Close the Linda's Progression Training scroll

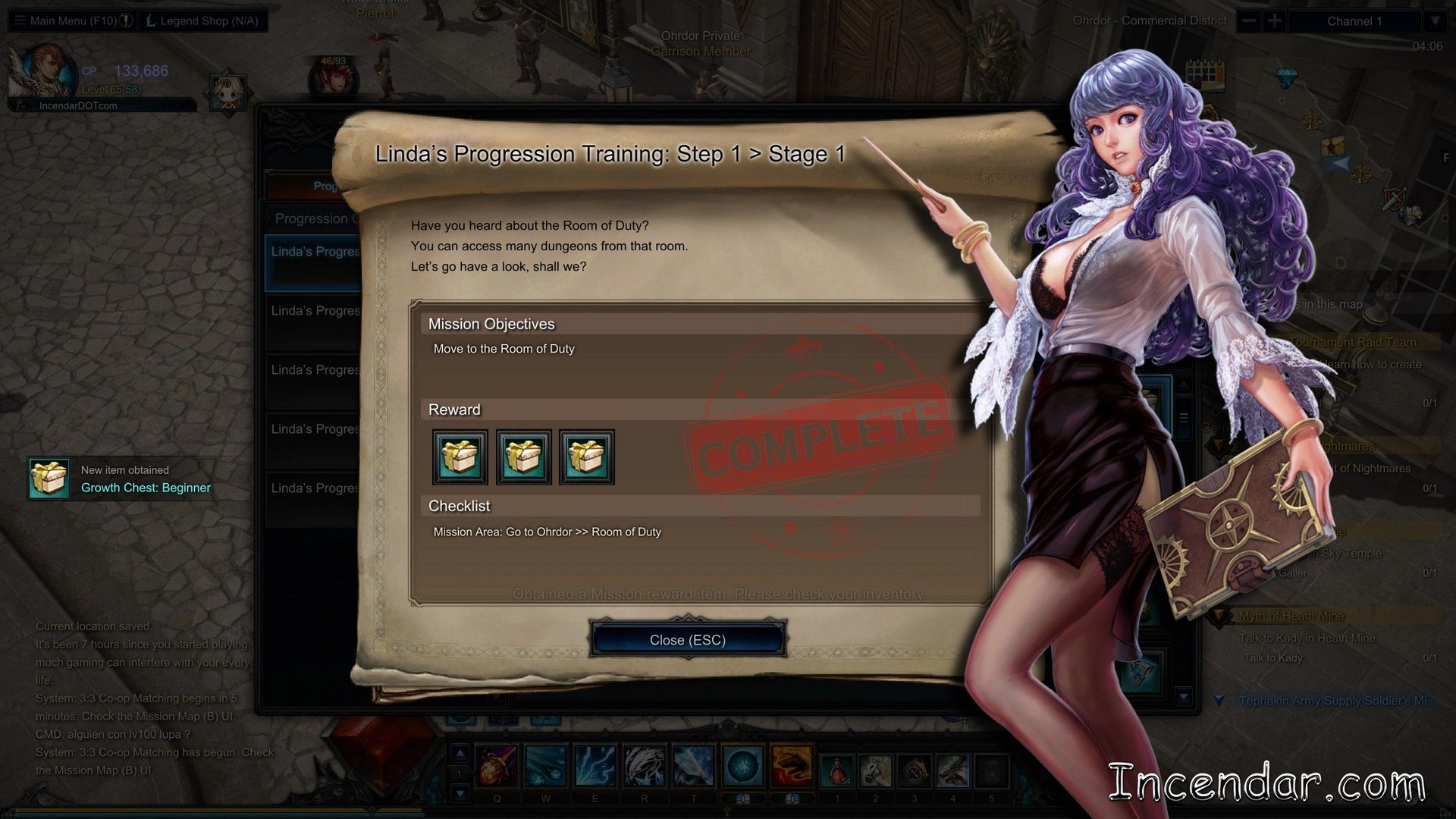coord(687,640)
